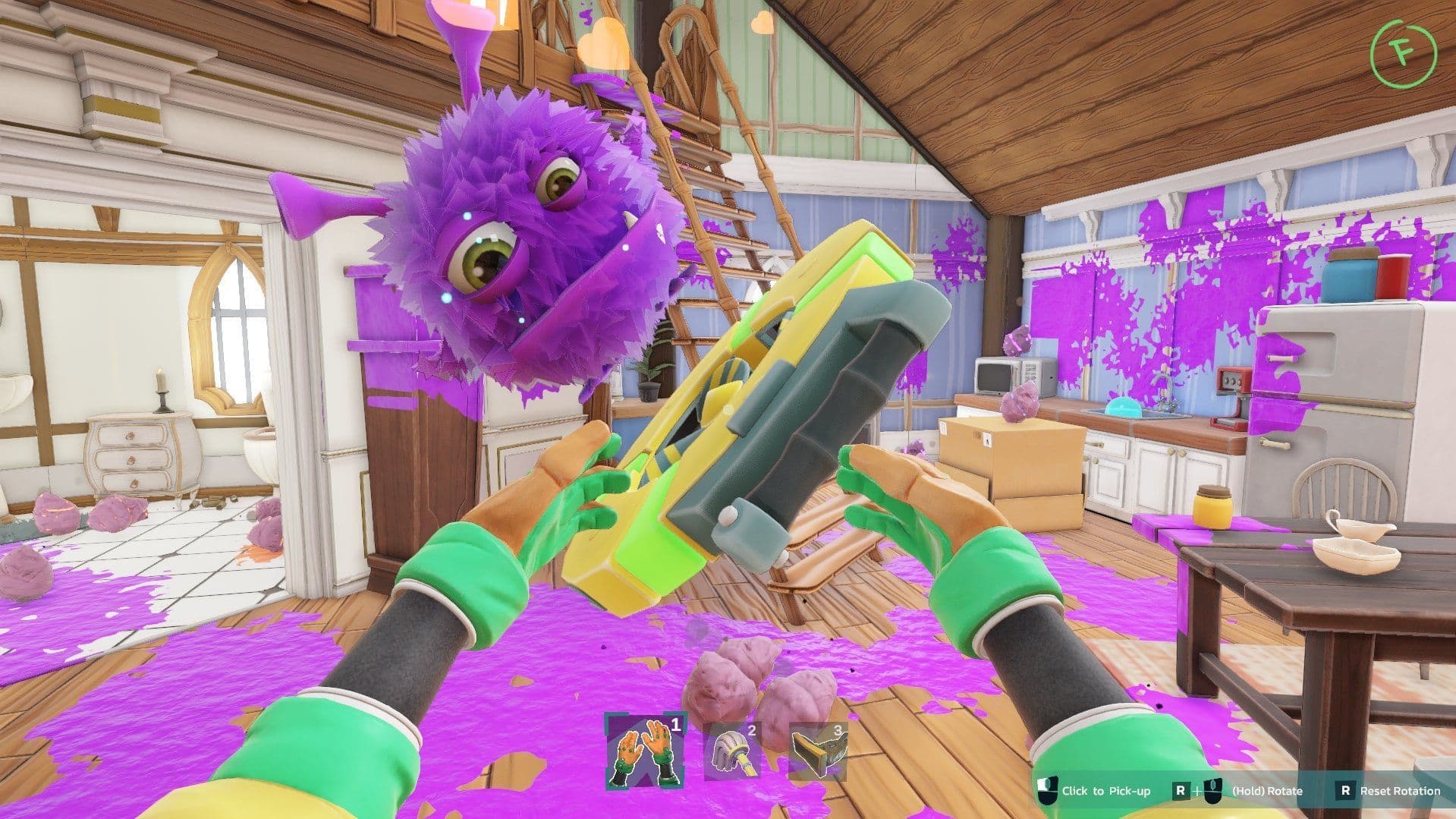Click the Reset Rotation label

pos(1403,791)
